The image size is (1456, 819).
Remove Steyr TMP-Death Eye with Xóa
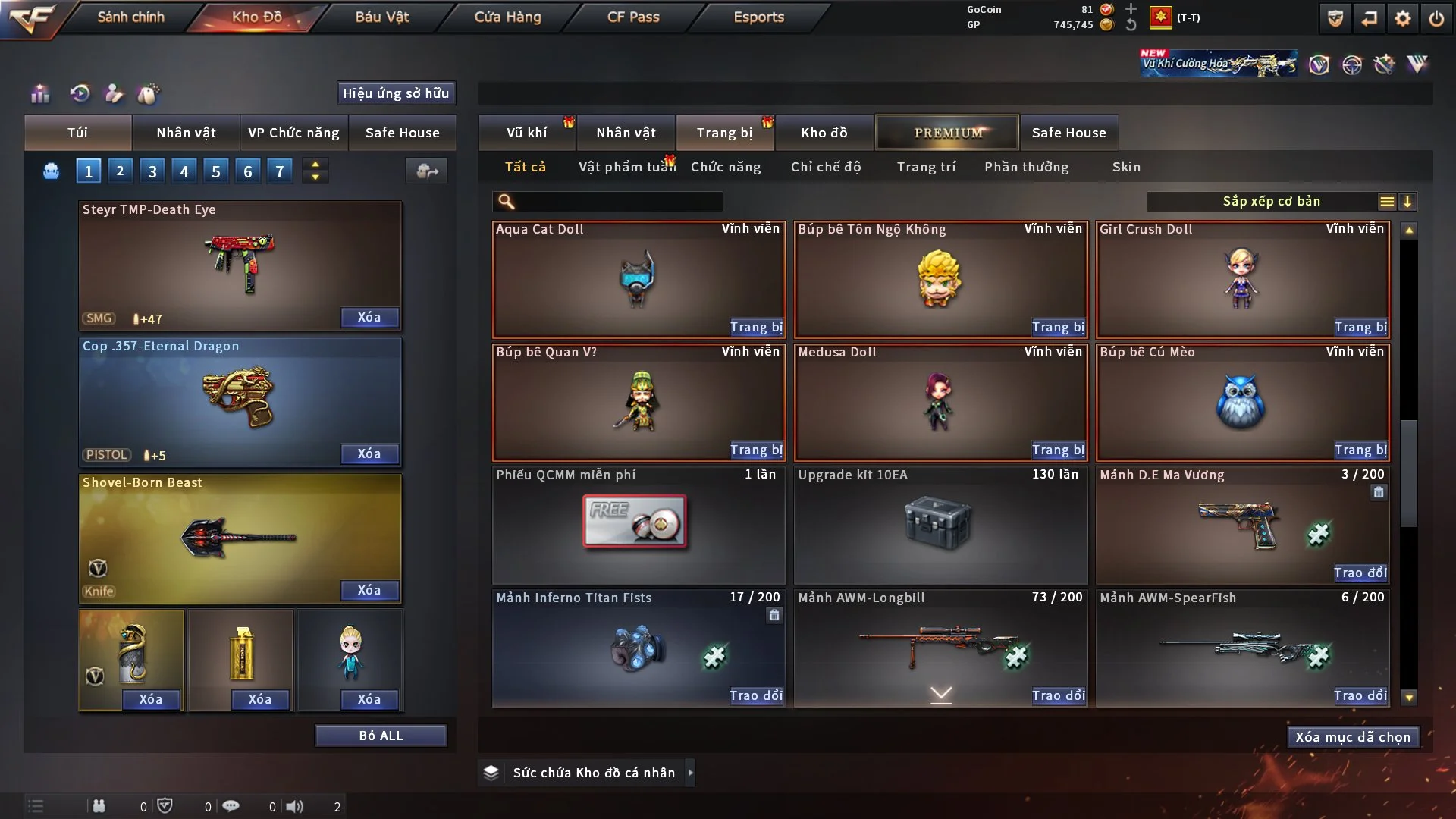pos(369,317)
